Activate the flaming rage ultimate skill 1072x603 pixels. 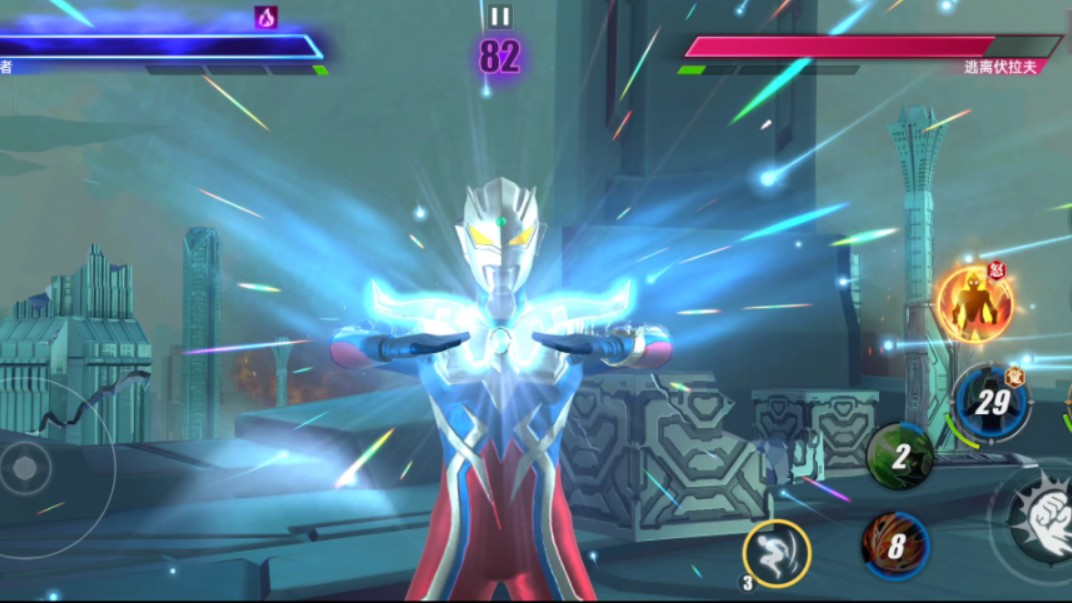coord(974,305)
